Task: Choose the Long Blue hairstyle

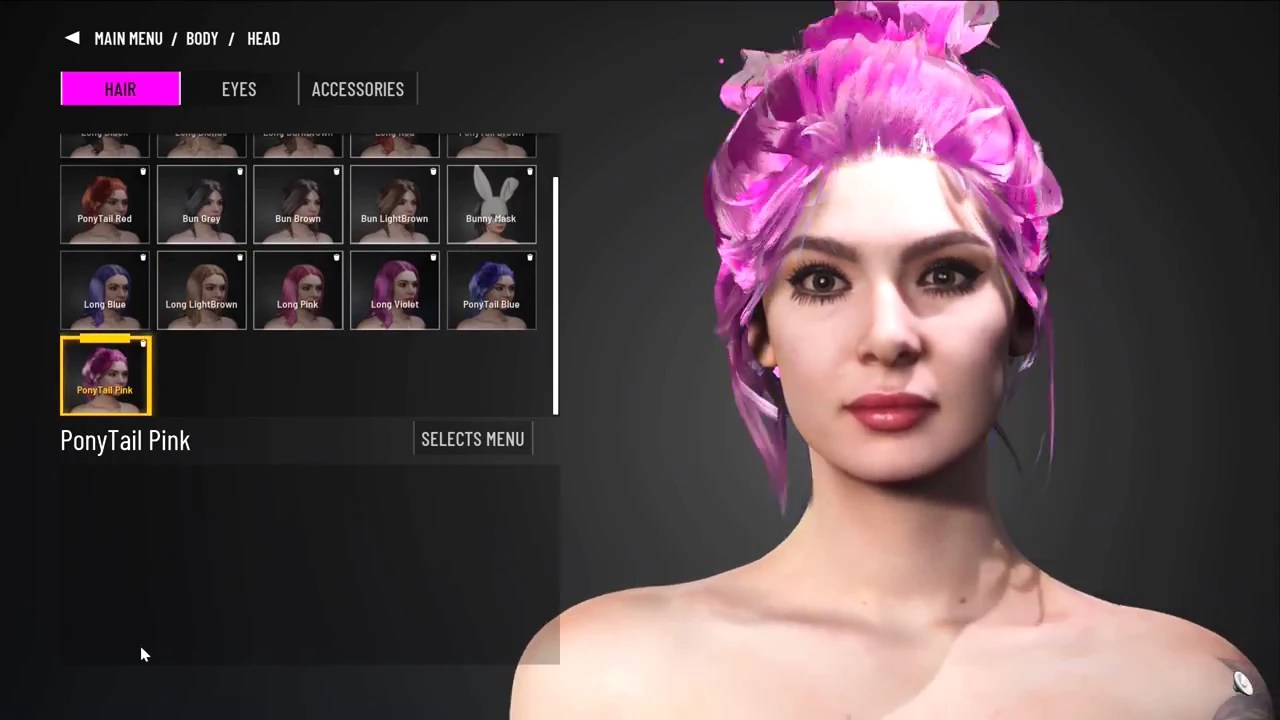Action: pos(105,290)
